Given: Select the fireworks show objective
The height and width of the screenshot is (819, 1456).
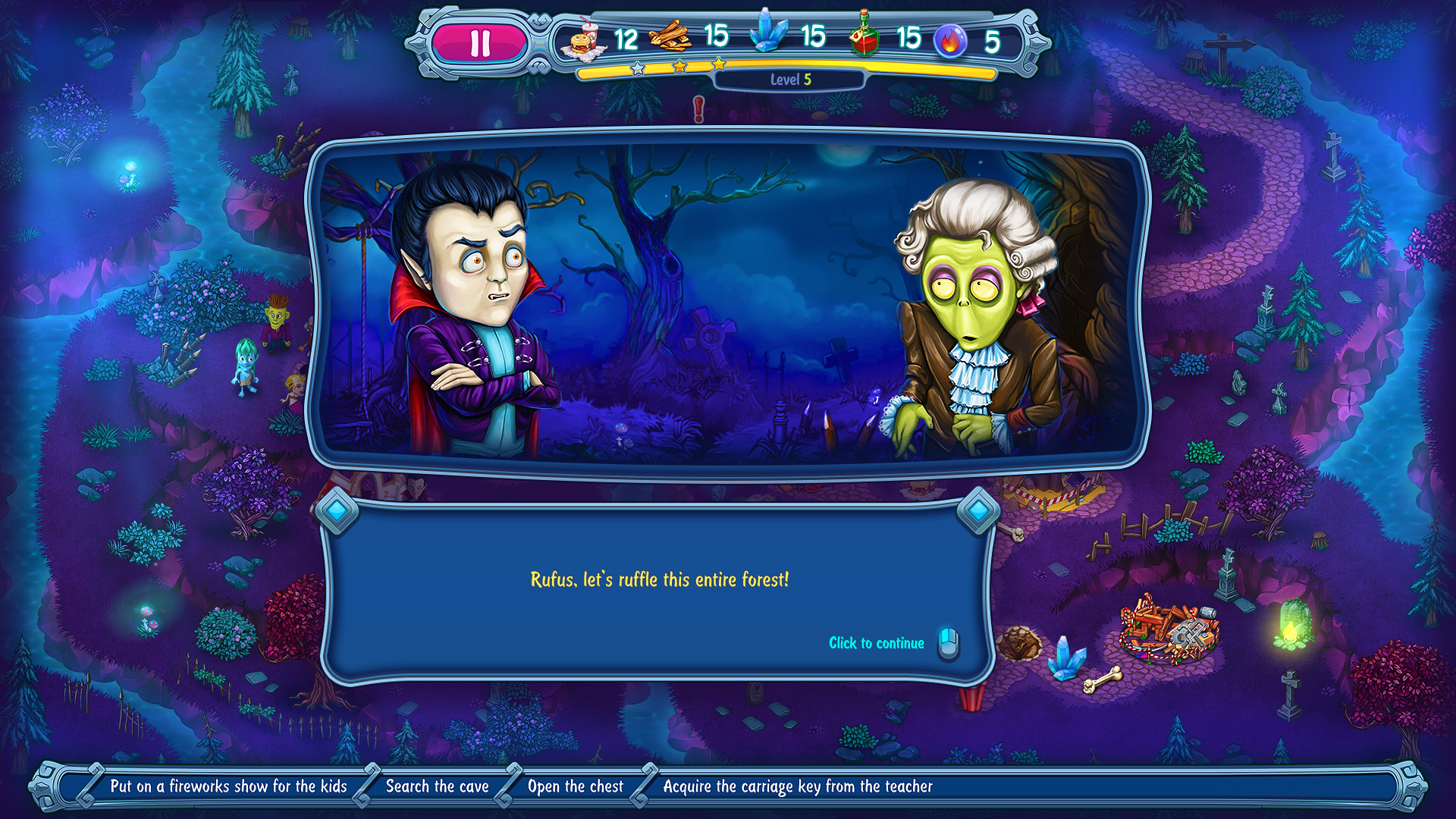Looking at the screenshot, I should coord(228,786).
